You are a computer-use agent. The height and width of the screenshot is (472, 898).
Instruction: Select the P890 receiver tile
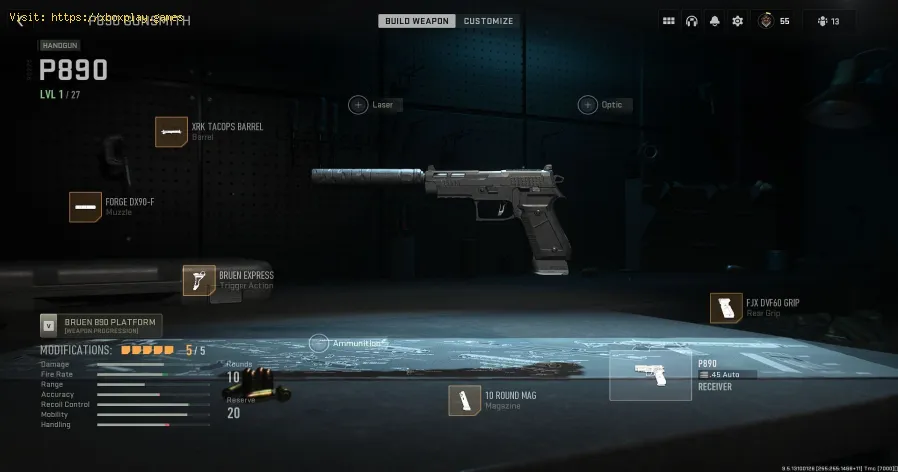point(650,377)
